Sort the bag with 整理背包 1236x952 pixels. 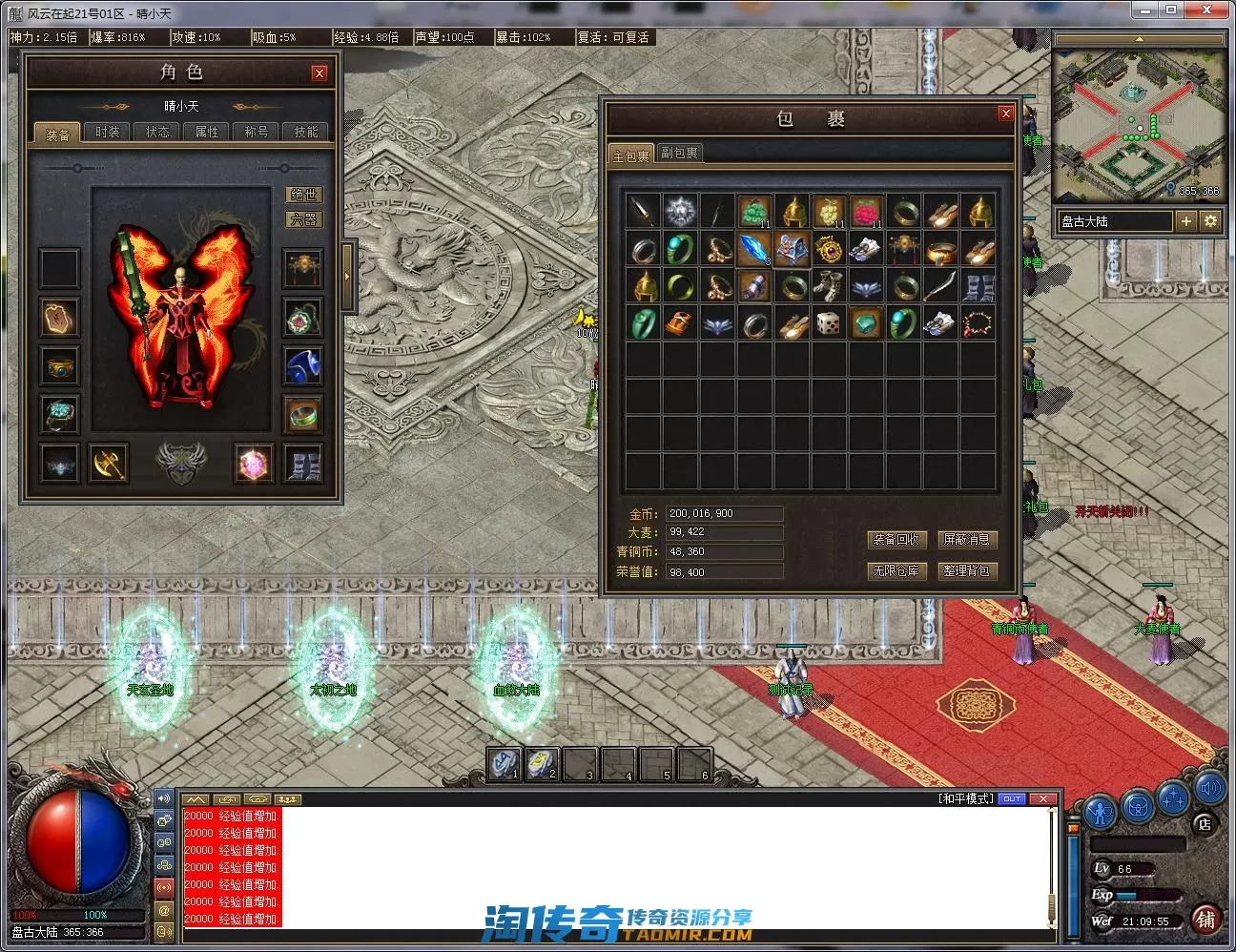click(x=966, y=570)
